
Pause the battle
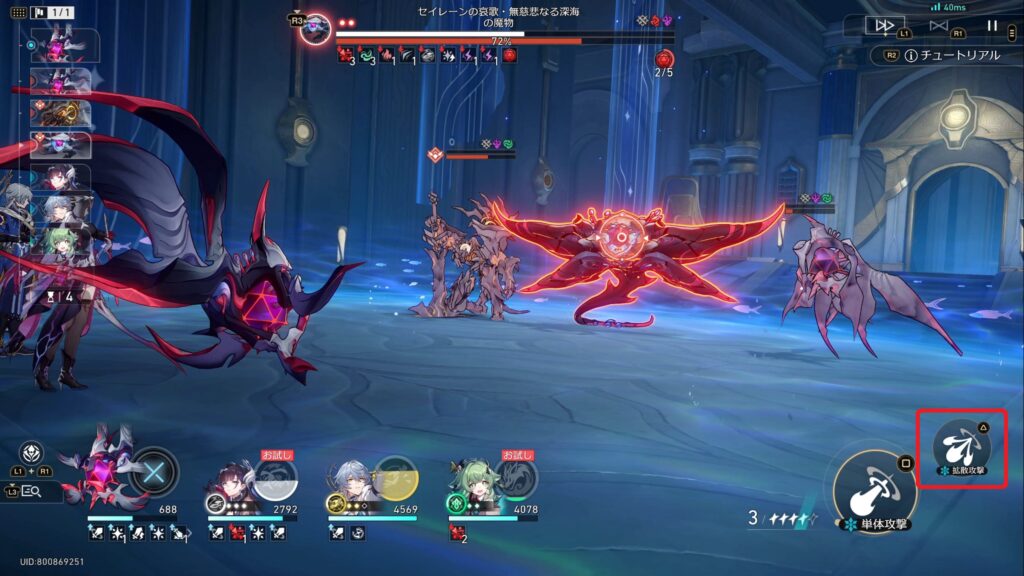pos(992,26)
